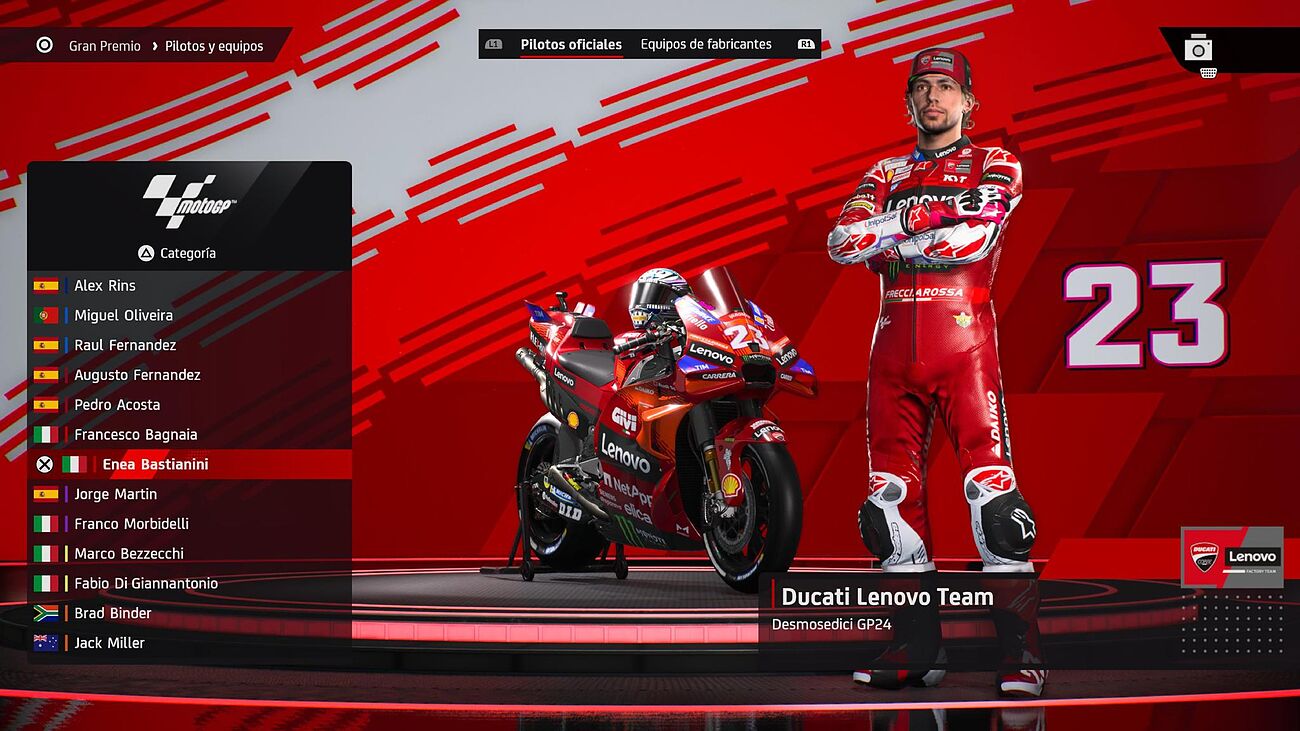The image size is (1300, 731).
Task: Open photo mode via the camera icon
Action: [1198, 48]
